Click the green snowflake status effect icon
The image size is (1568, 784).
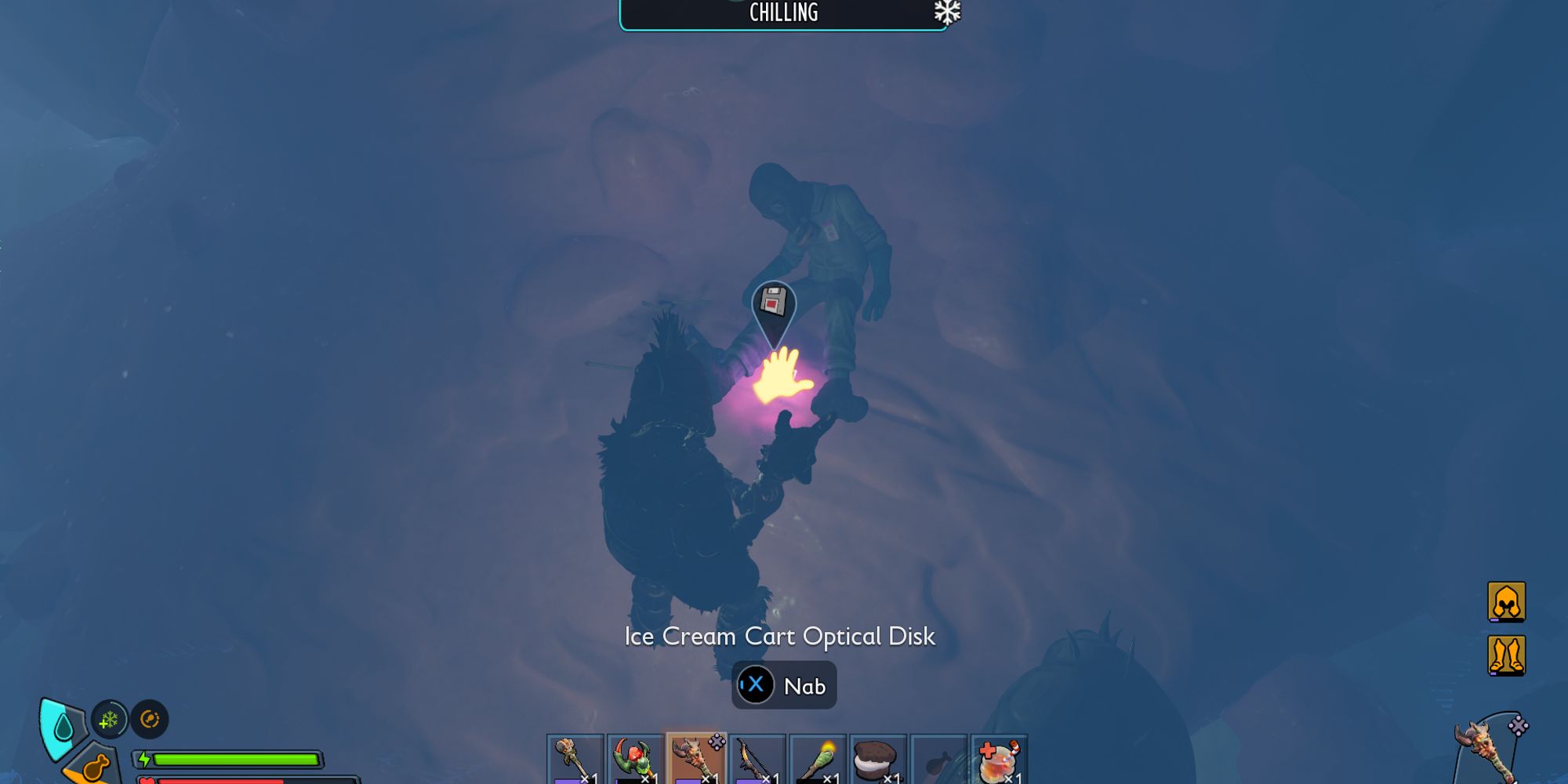click(109, 719)
